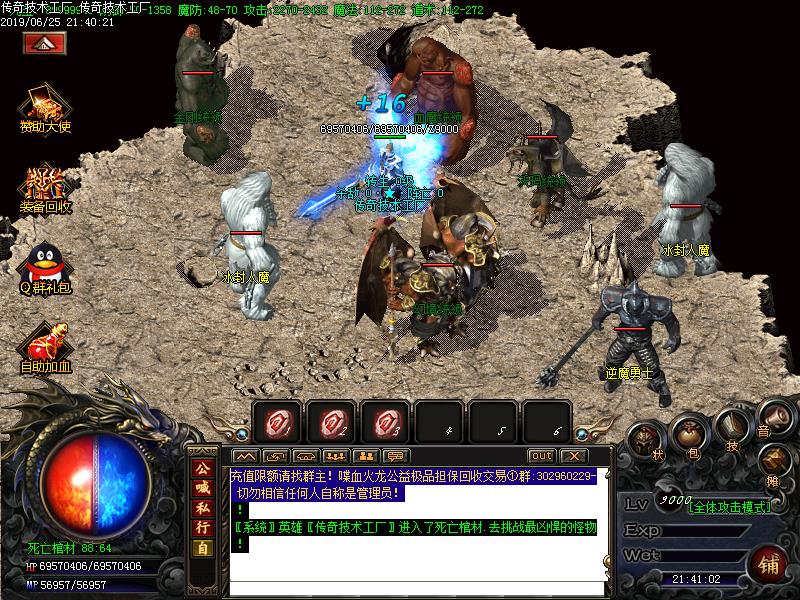Collapse the red arrow button under the date
Screen dimensions: 800x600
[44, 43]
